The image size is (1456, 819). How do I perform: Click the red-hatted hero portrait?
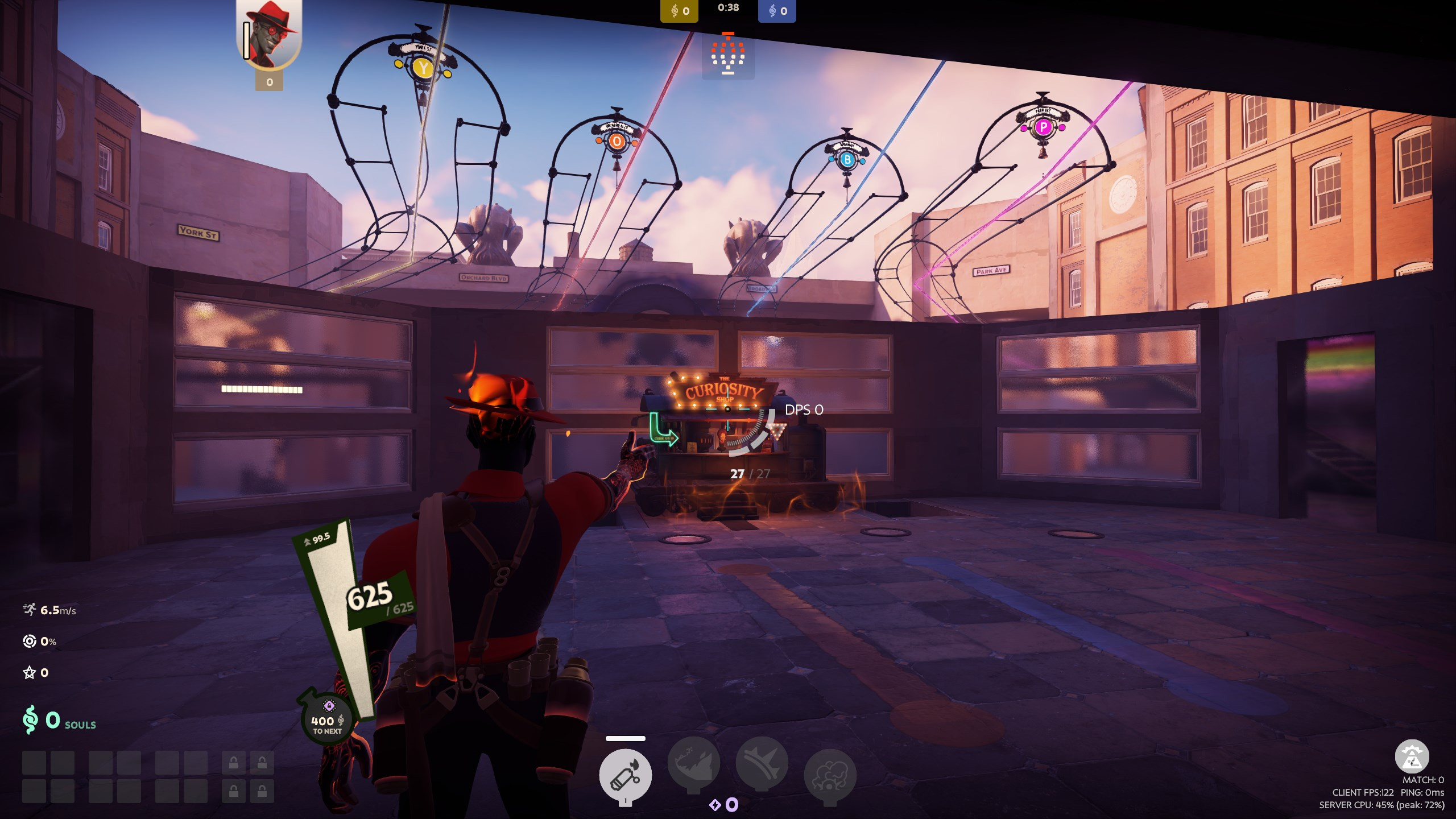[x=270, y=34]
